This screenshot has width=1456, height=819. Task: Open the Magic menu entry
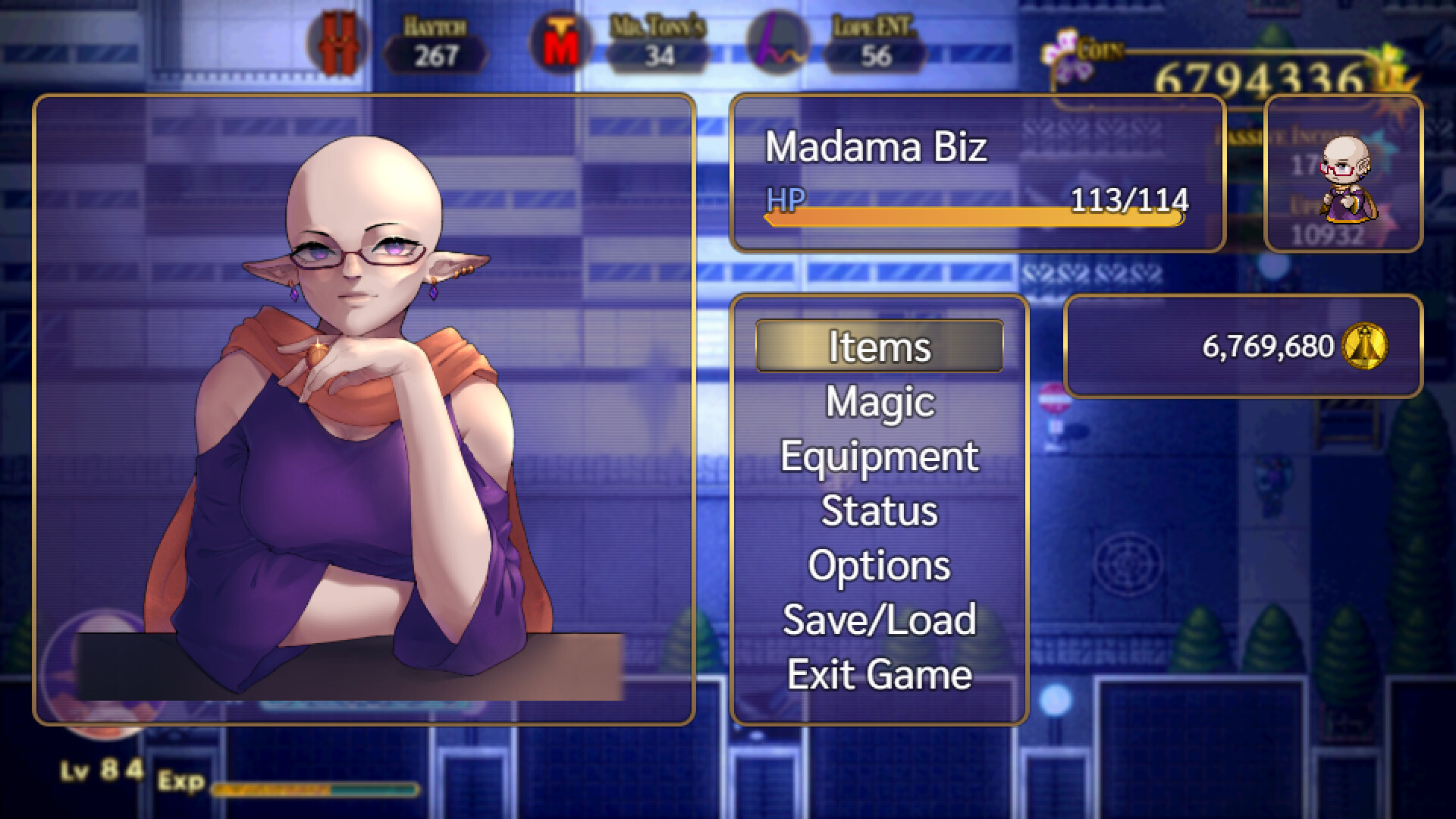click(878, 402)
